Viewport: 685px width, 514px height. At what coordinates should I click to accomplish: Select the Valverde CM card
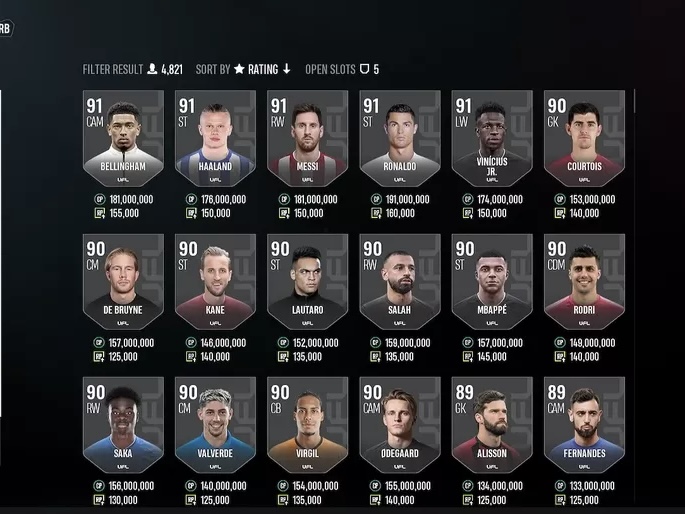point(215,425)
